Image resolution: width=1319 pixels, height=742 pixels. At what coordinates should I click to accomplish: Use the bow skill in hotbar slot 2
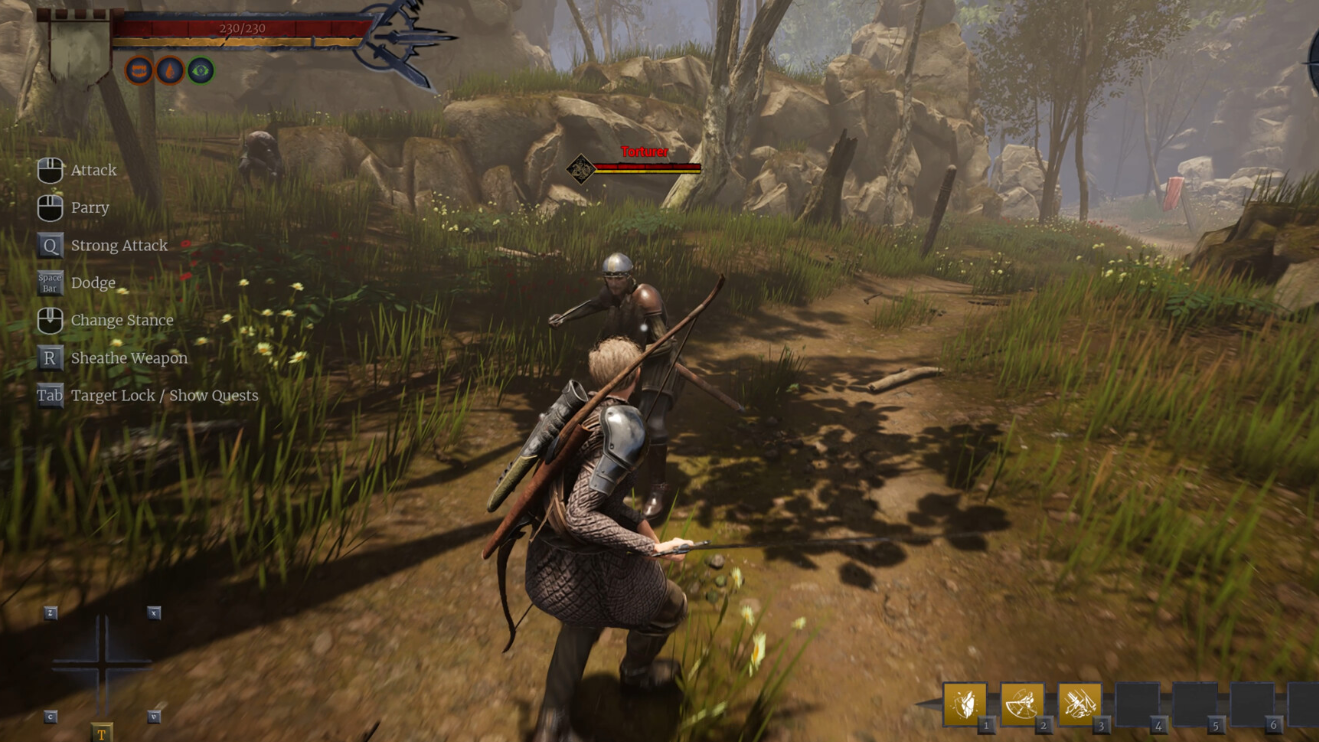(x=1022, y=704)
